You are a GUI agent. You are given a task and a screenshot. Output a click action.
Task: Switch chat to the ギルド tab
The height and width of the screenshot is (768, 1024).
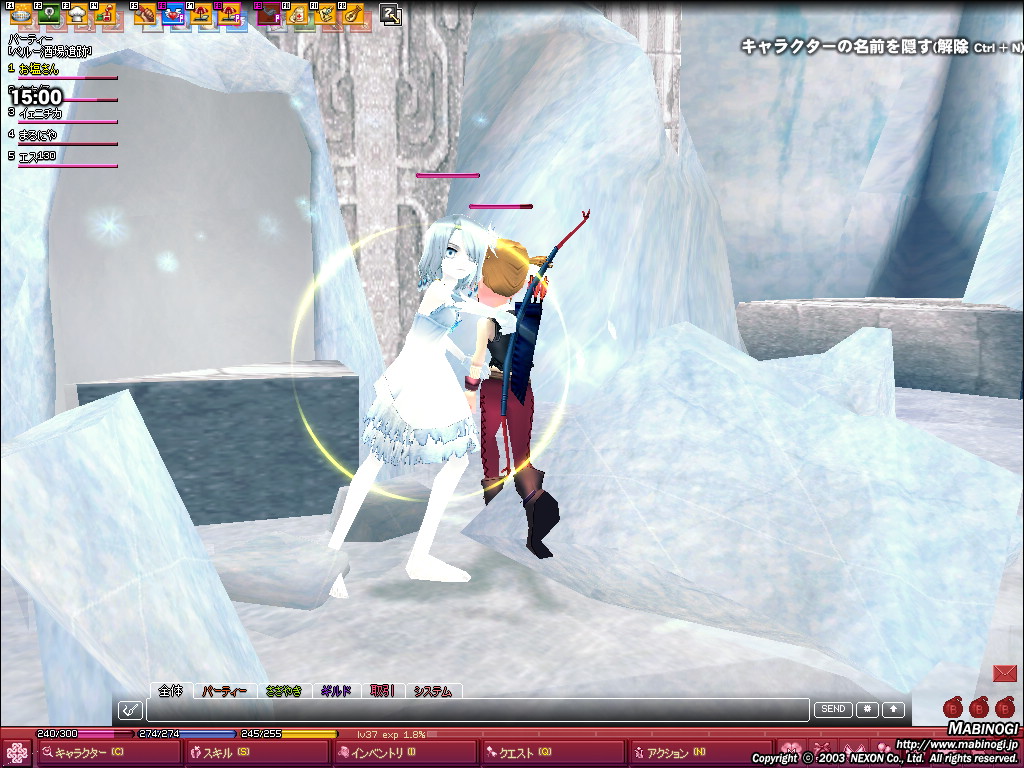click(335, 690)
